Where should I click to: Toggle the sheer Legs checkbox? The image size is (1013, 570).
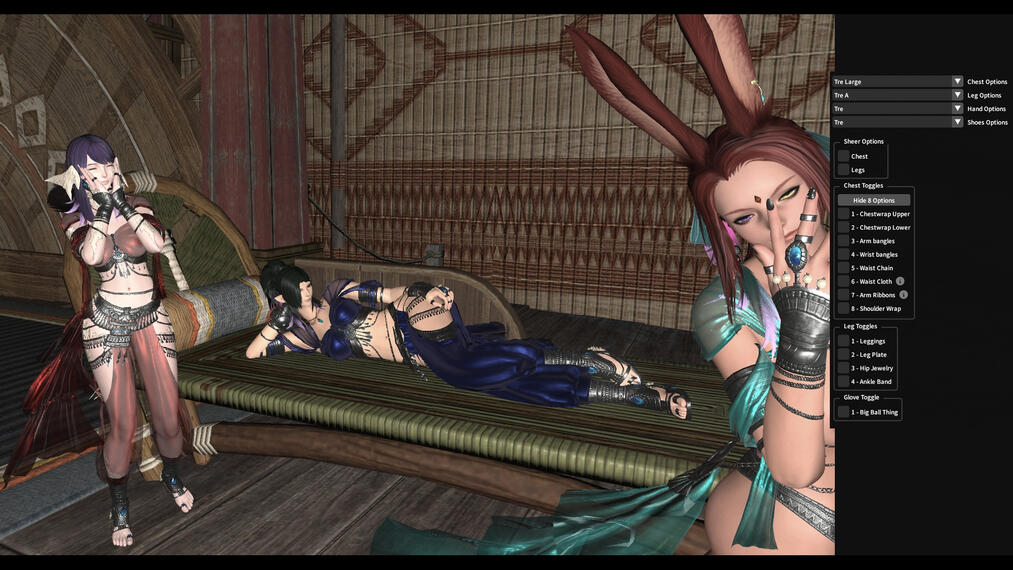coord(844,170)
